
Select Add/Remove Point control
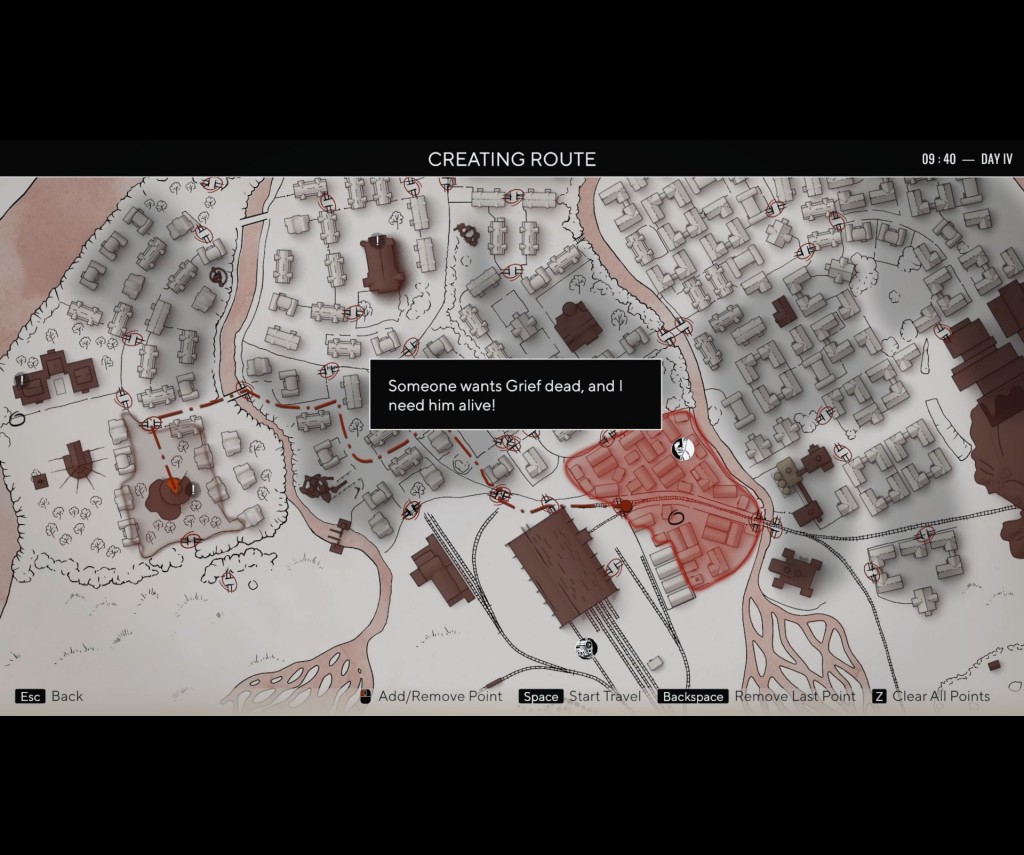pyautogui.click(x=441, y=696)
